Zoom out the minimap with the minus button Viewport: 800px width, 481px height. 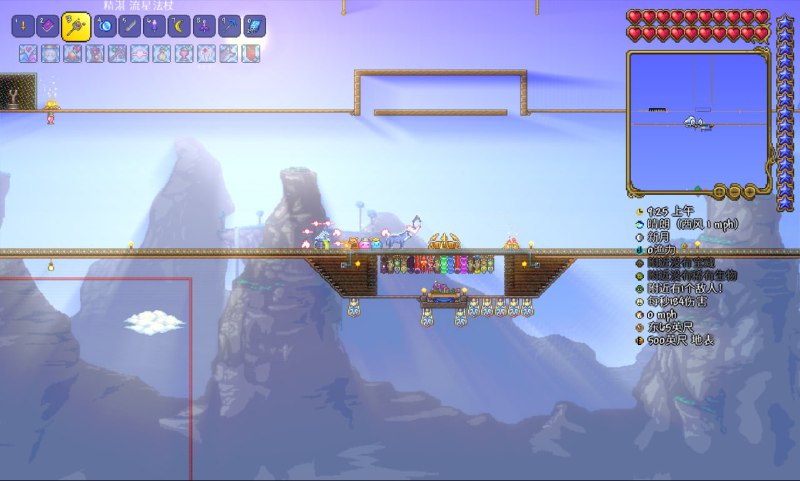(x=734, y=191)
